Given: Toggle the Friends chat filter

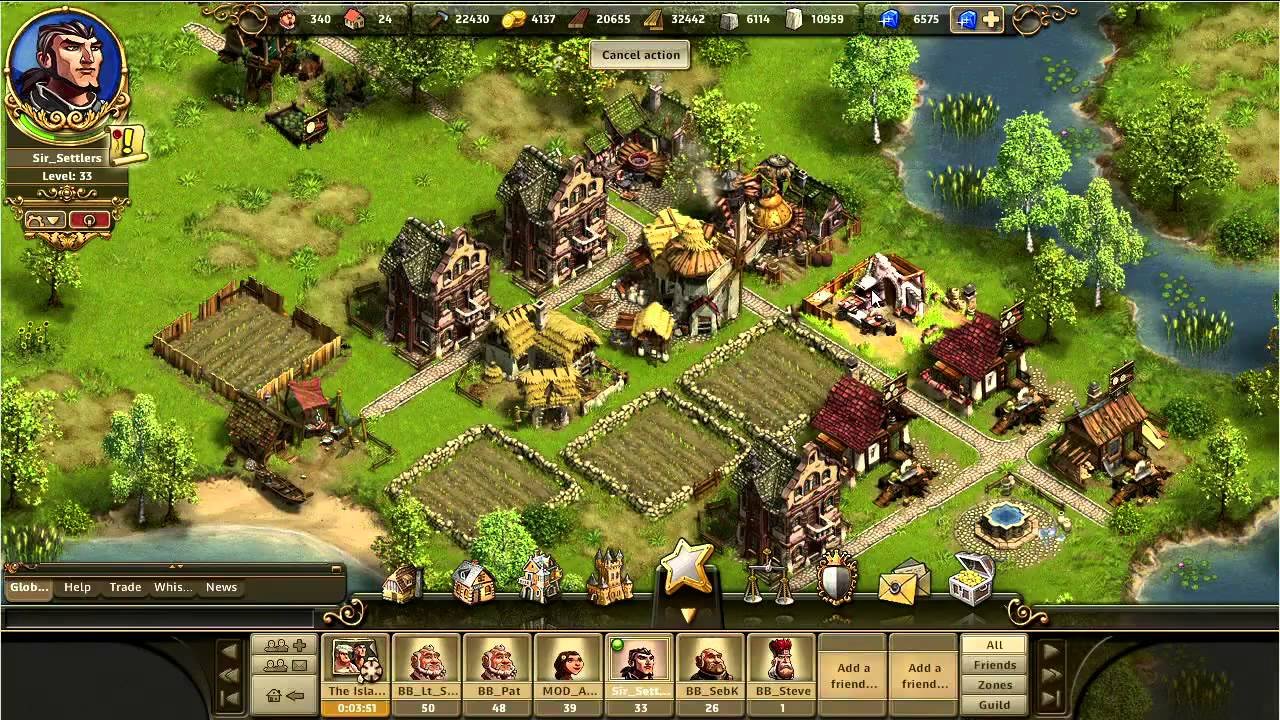Looking at the screenshot, I should (x=993, y=665).
